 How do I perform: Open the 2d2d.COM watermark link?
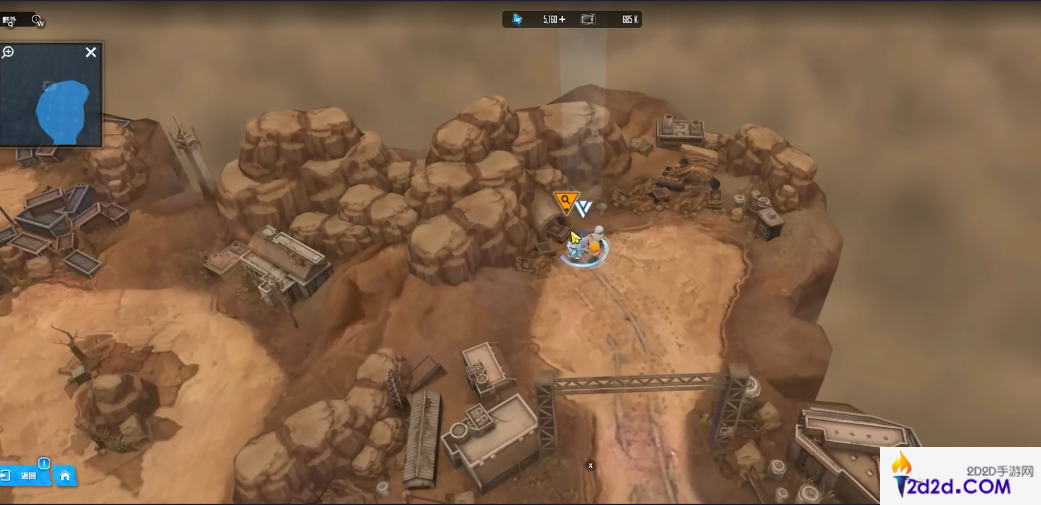960,477
